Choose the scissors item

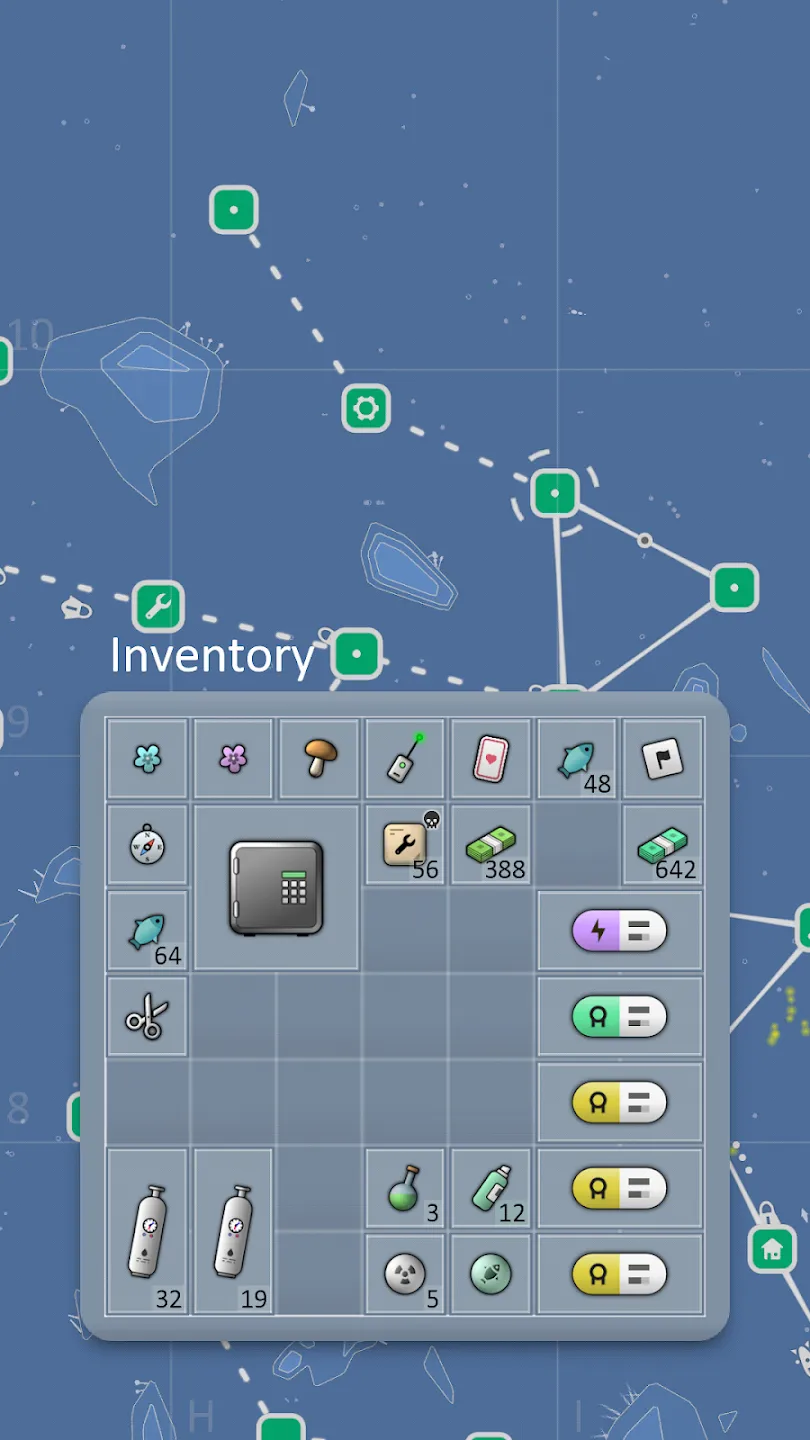pos(147,1017)
